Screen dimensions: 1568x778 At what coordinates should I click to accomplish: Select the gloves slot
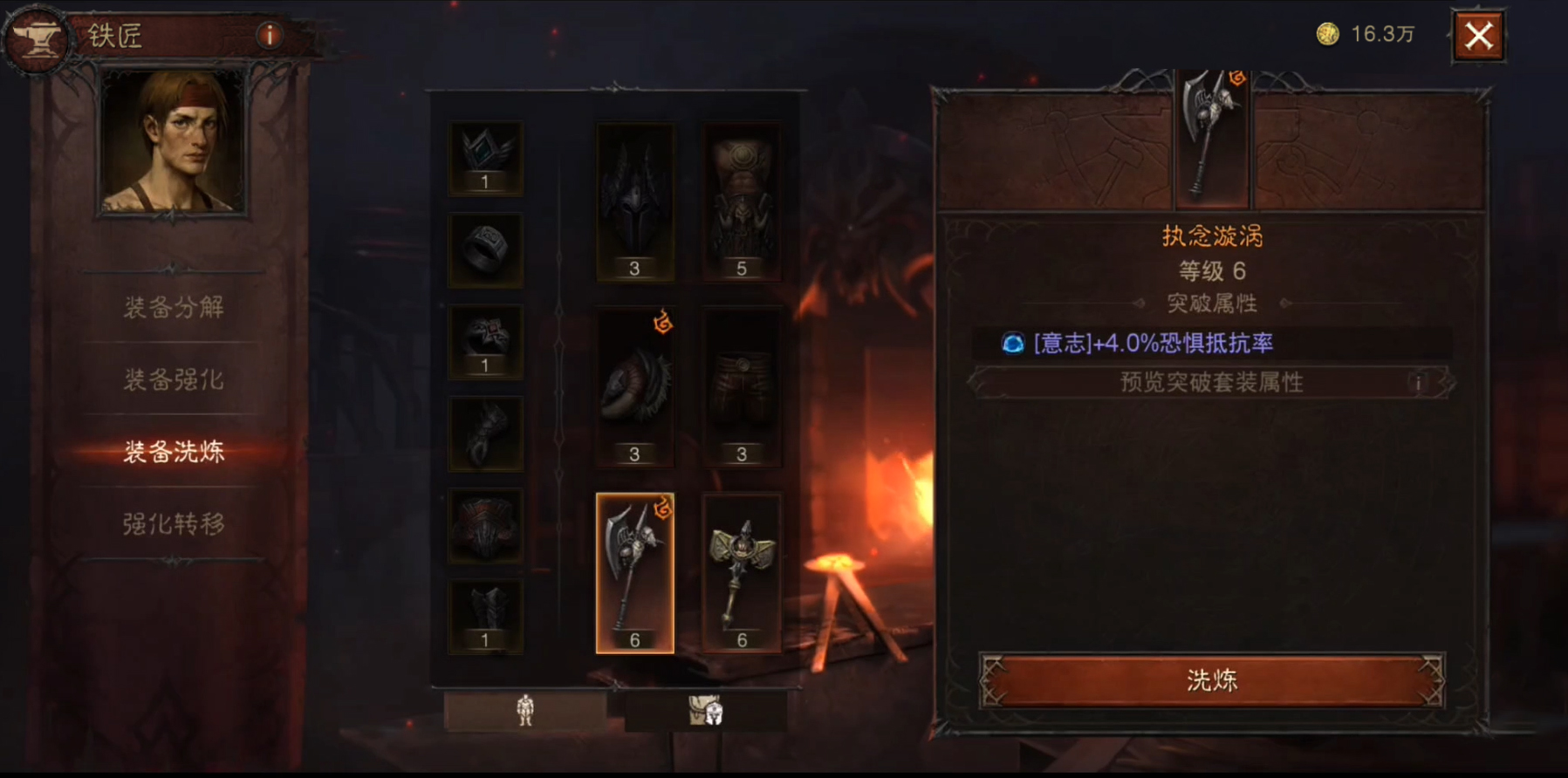[485, 433]
